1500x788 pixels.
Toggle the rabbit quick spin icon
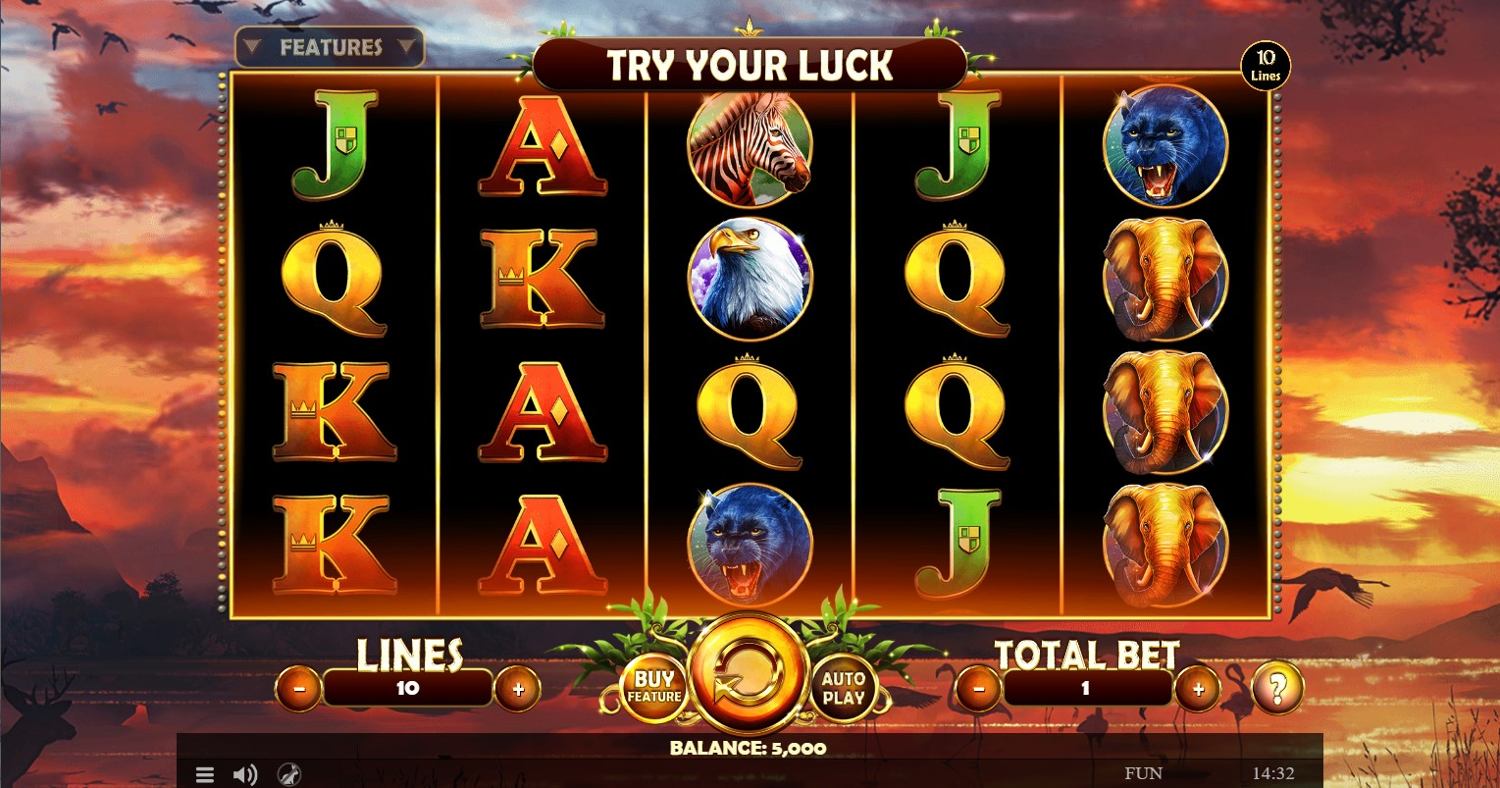coord(288,774)
